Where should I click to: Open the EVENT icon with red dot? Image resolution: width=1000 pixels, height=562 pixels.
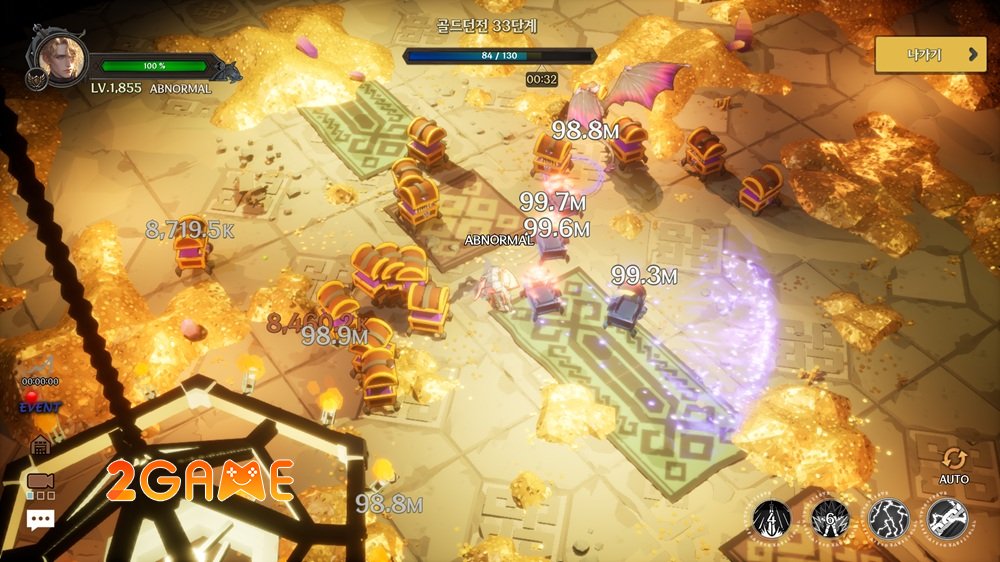point(40,403)
